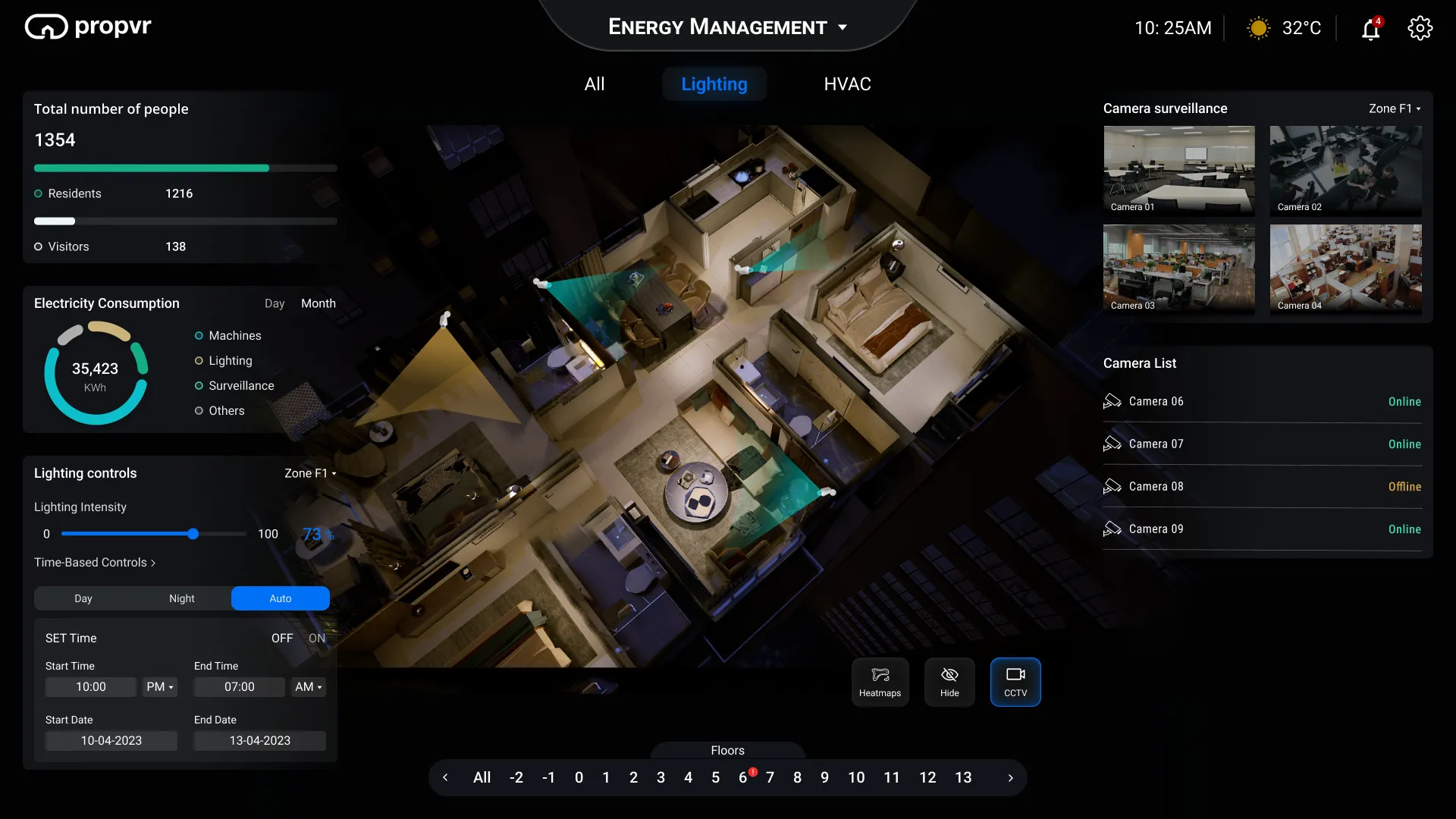The width and height of the screenshot is (1456, 819).
Task: Click the propvr logo
Action: [x=87, y=26]
